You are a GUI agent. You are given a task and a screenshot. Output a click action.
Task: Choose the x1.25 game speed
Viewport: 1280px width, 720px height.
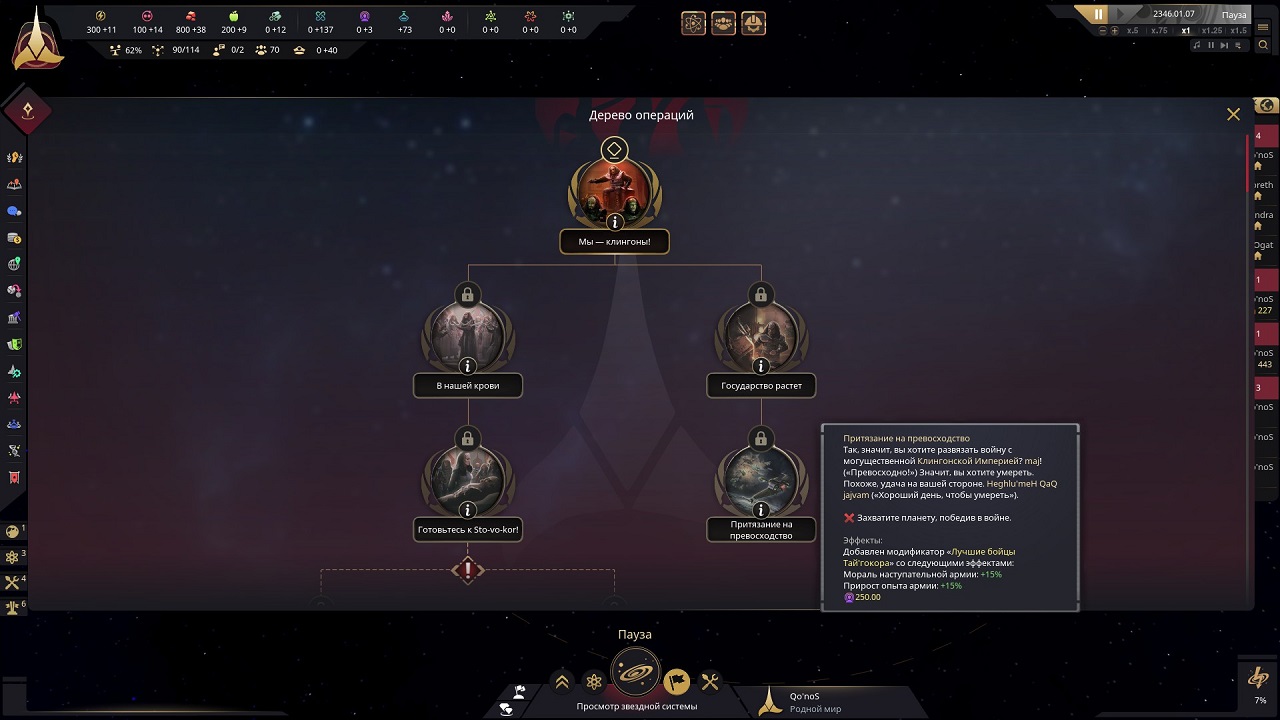1212,31
